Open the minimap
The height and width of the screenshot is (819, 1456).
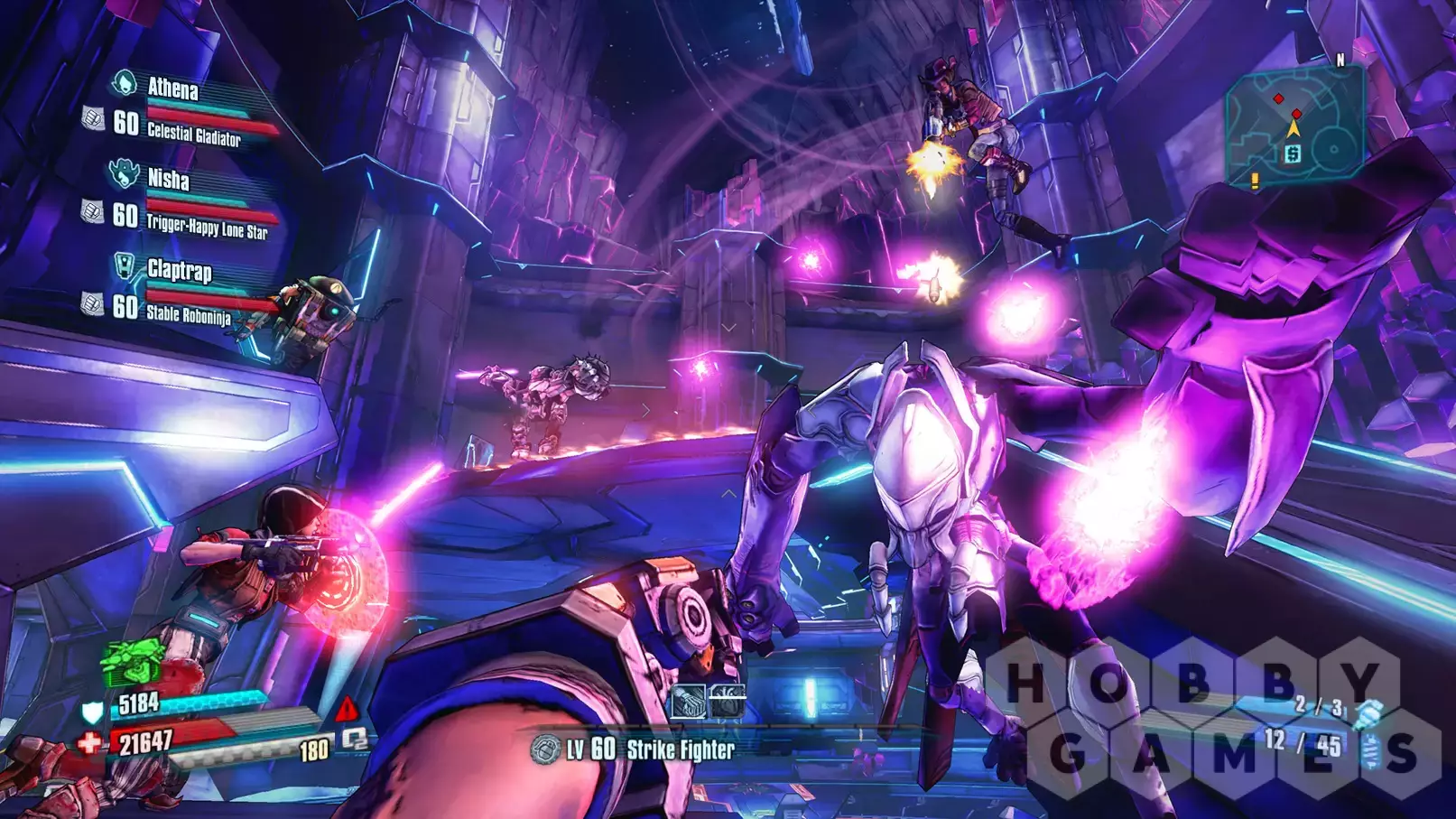click(x=1294, y=124)
